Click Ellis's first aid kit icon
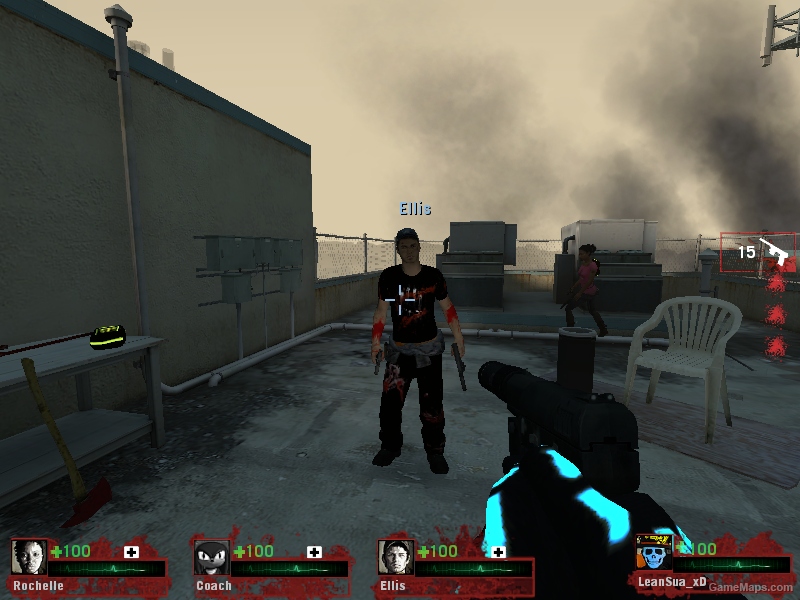This screenshot has height=600, width=800. 497,552
